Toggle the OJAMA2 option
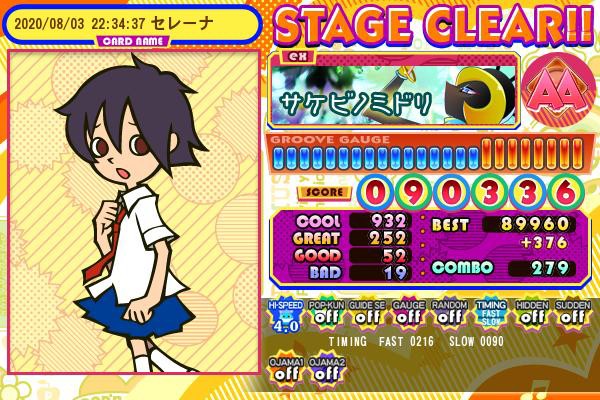600x400 pixels. (324, 368)
